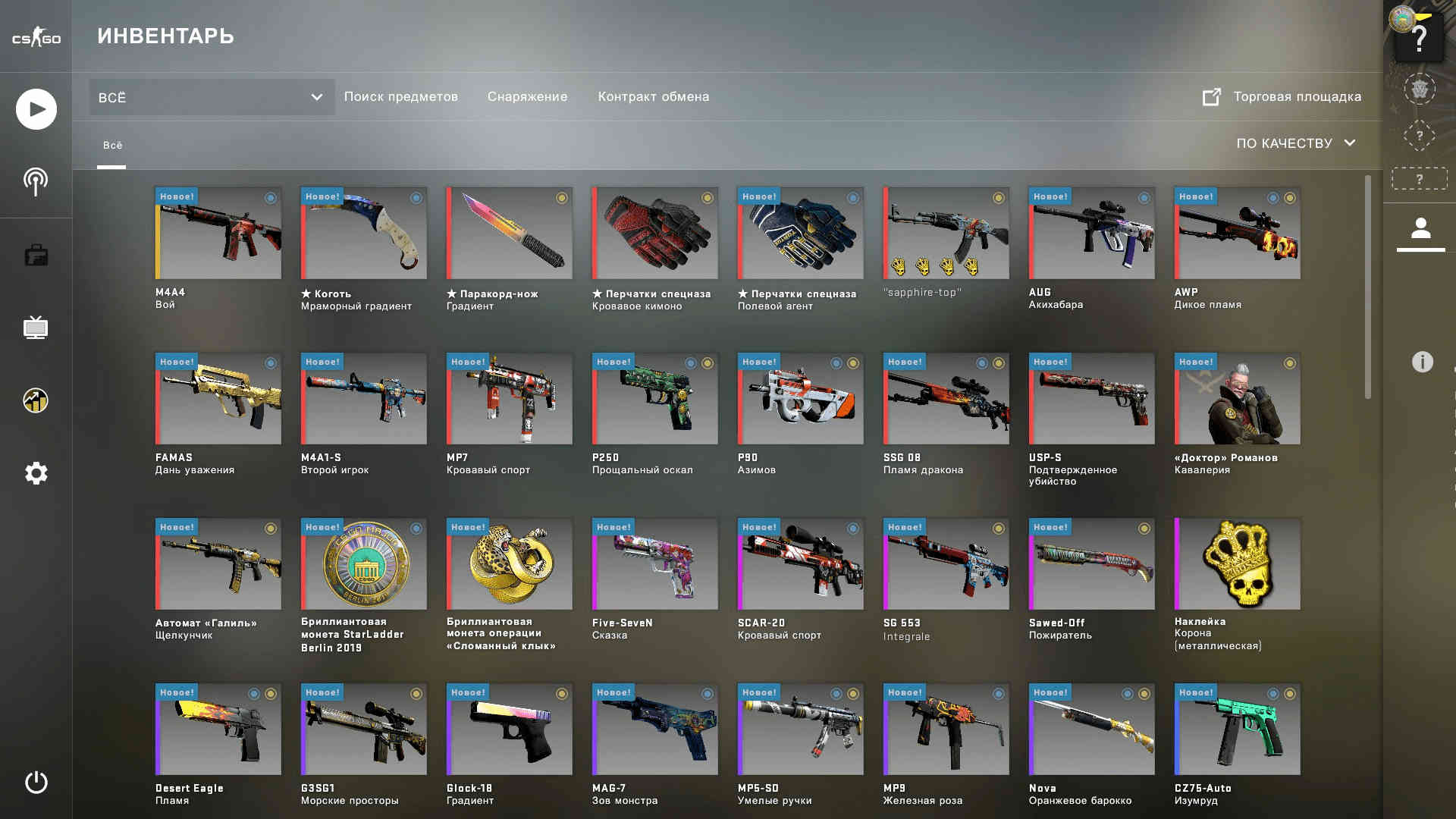The width and height of the screenshot is (1456, 819).
Task: Open Снаряжение from the top menu
Action: pyautogui.click(x=528, y=97)
